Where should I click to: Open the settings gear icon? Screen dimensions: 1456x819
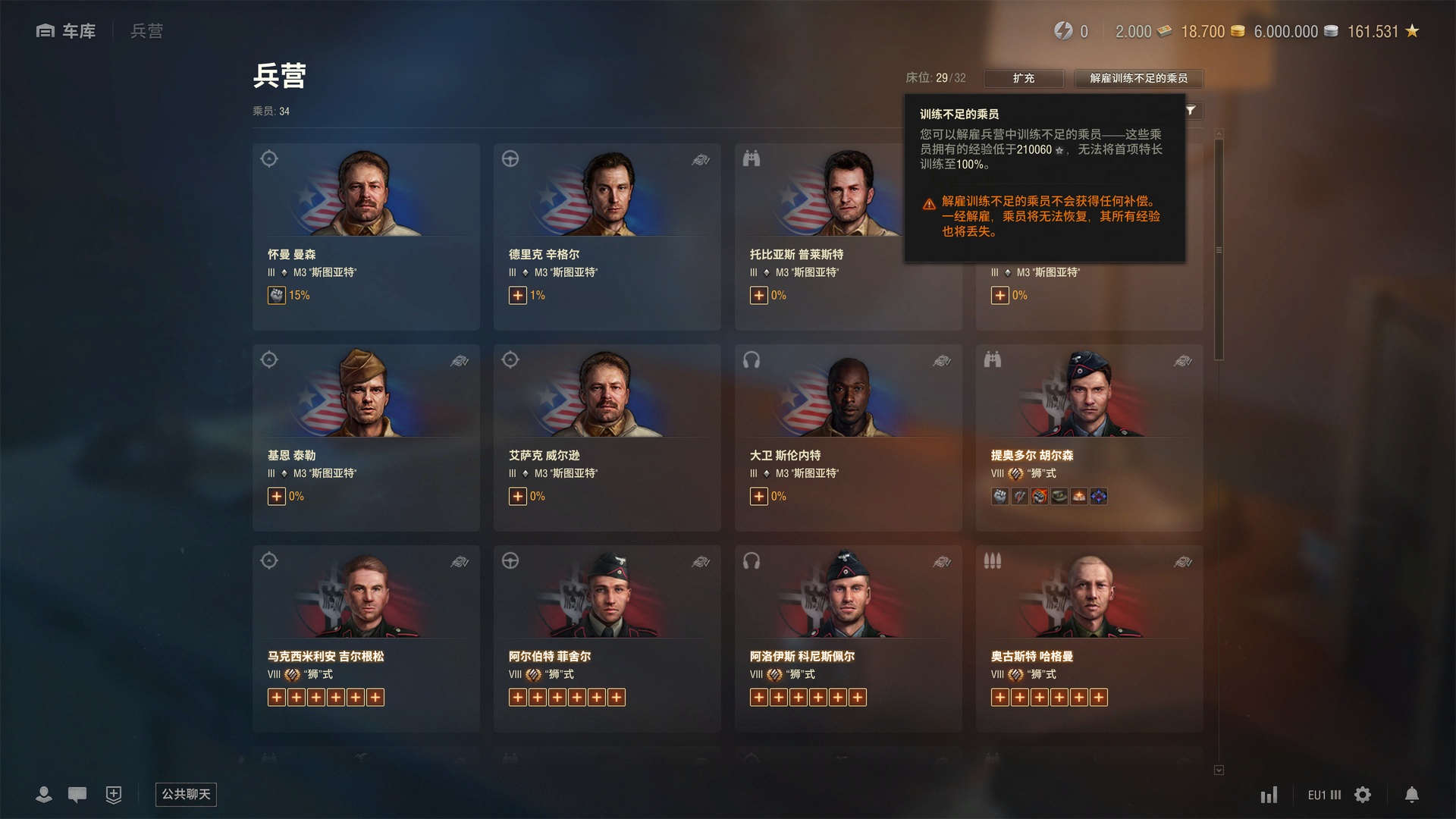tap(1363, 795)
